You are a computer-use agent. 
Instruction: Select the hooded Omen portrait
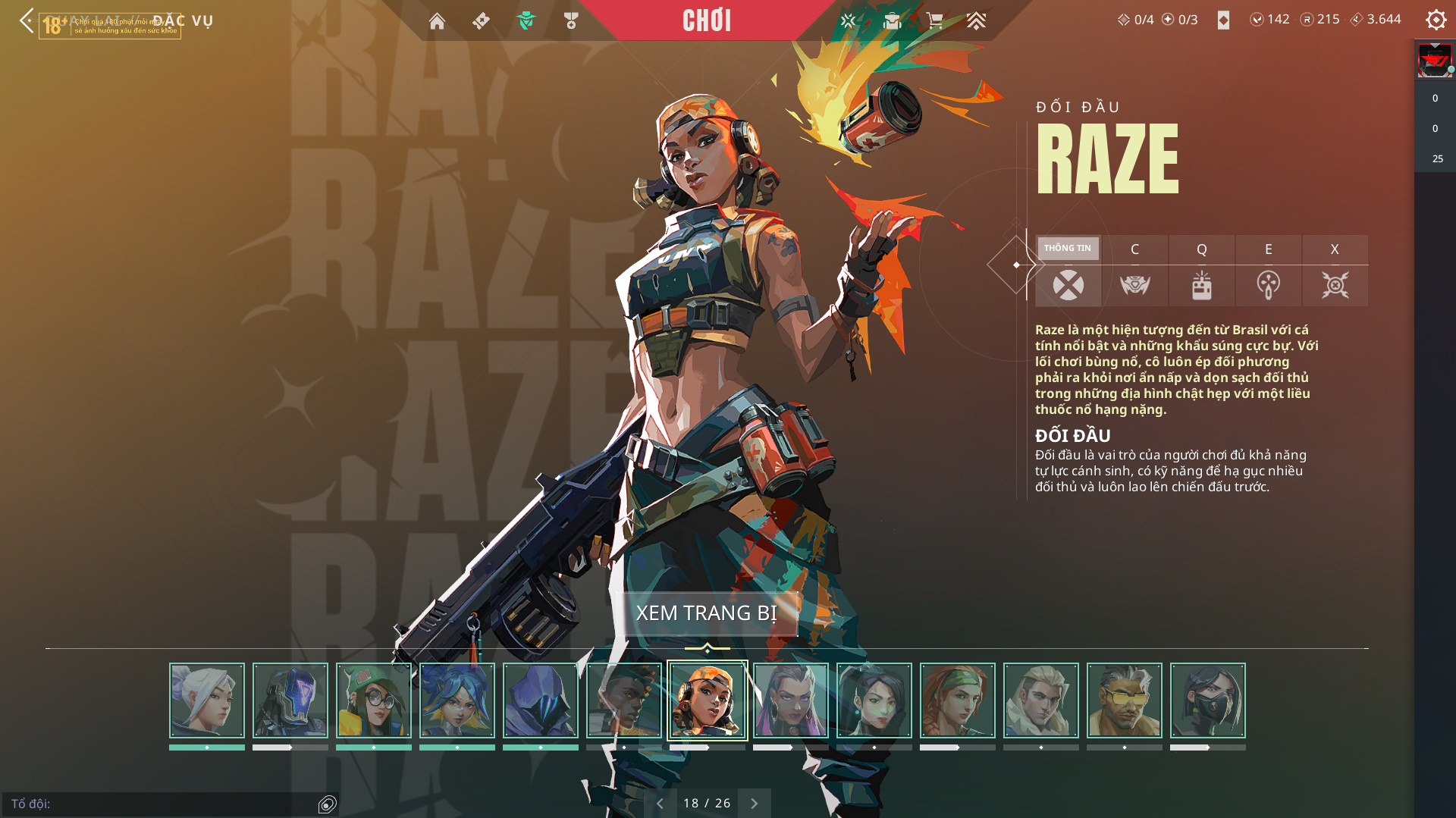(541, 700)
